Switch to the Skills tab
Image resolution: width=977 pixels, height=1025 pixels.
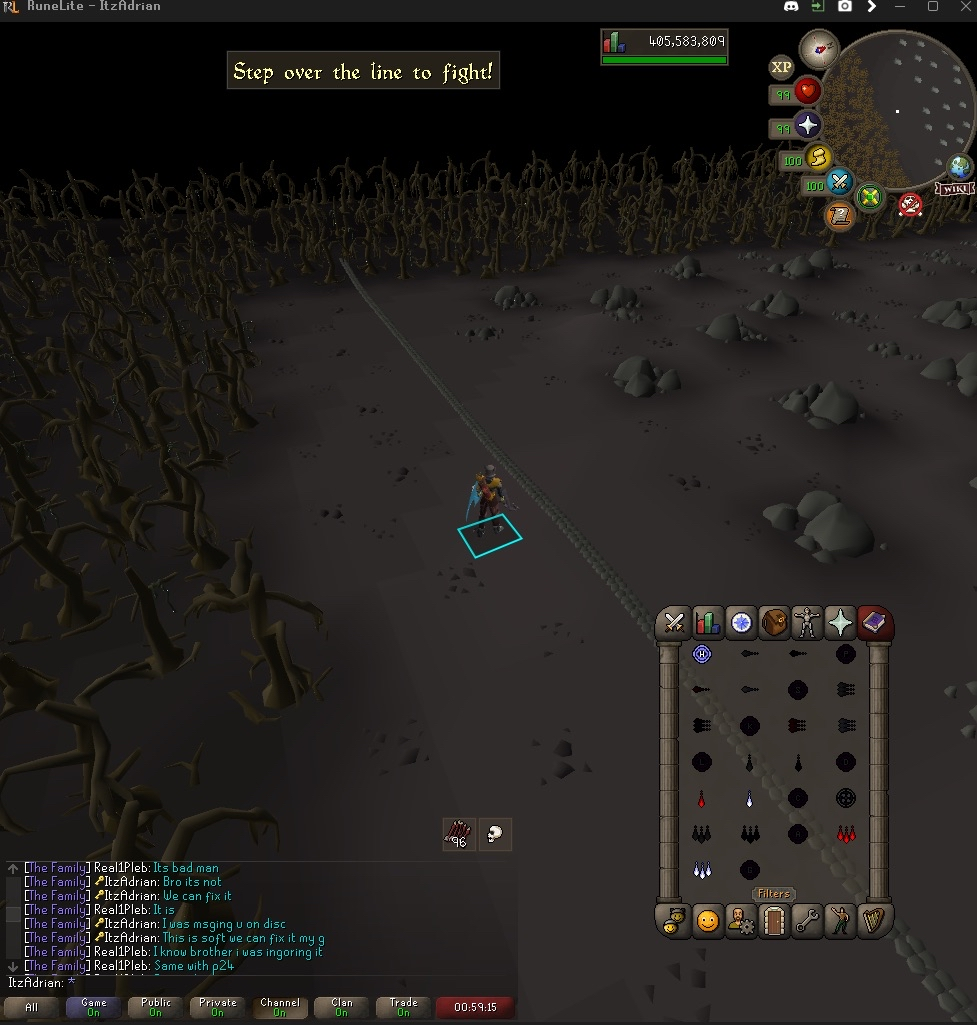coord(708,624)
